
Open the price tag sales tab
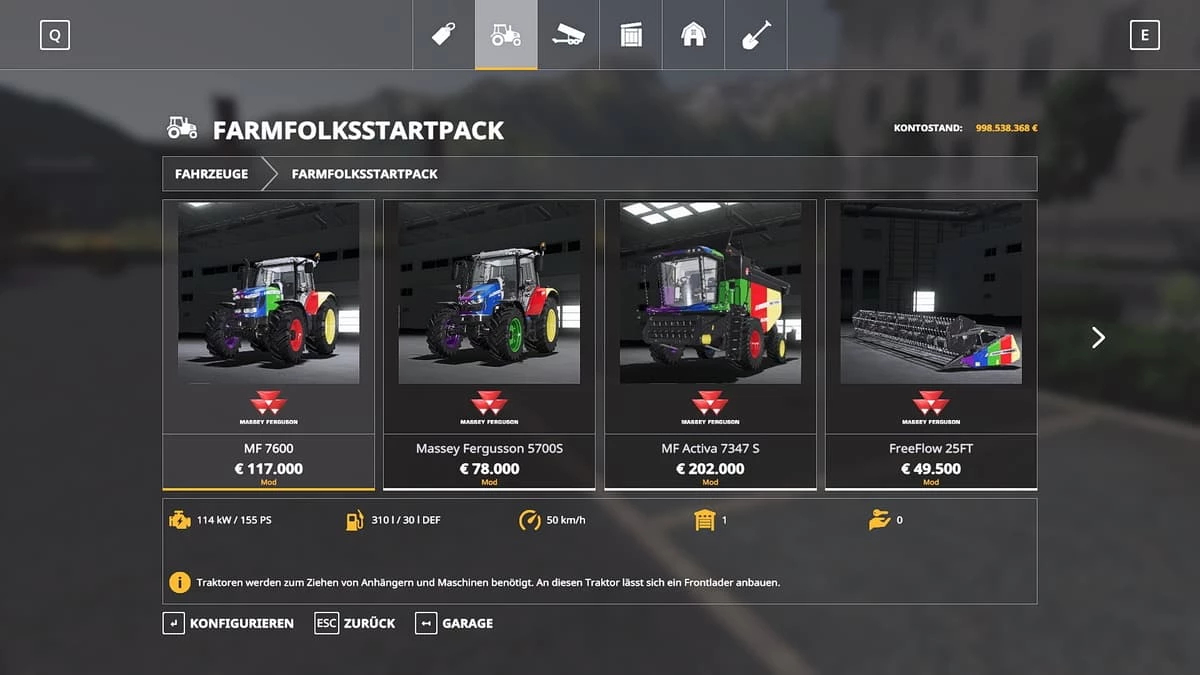point(443,35)
